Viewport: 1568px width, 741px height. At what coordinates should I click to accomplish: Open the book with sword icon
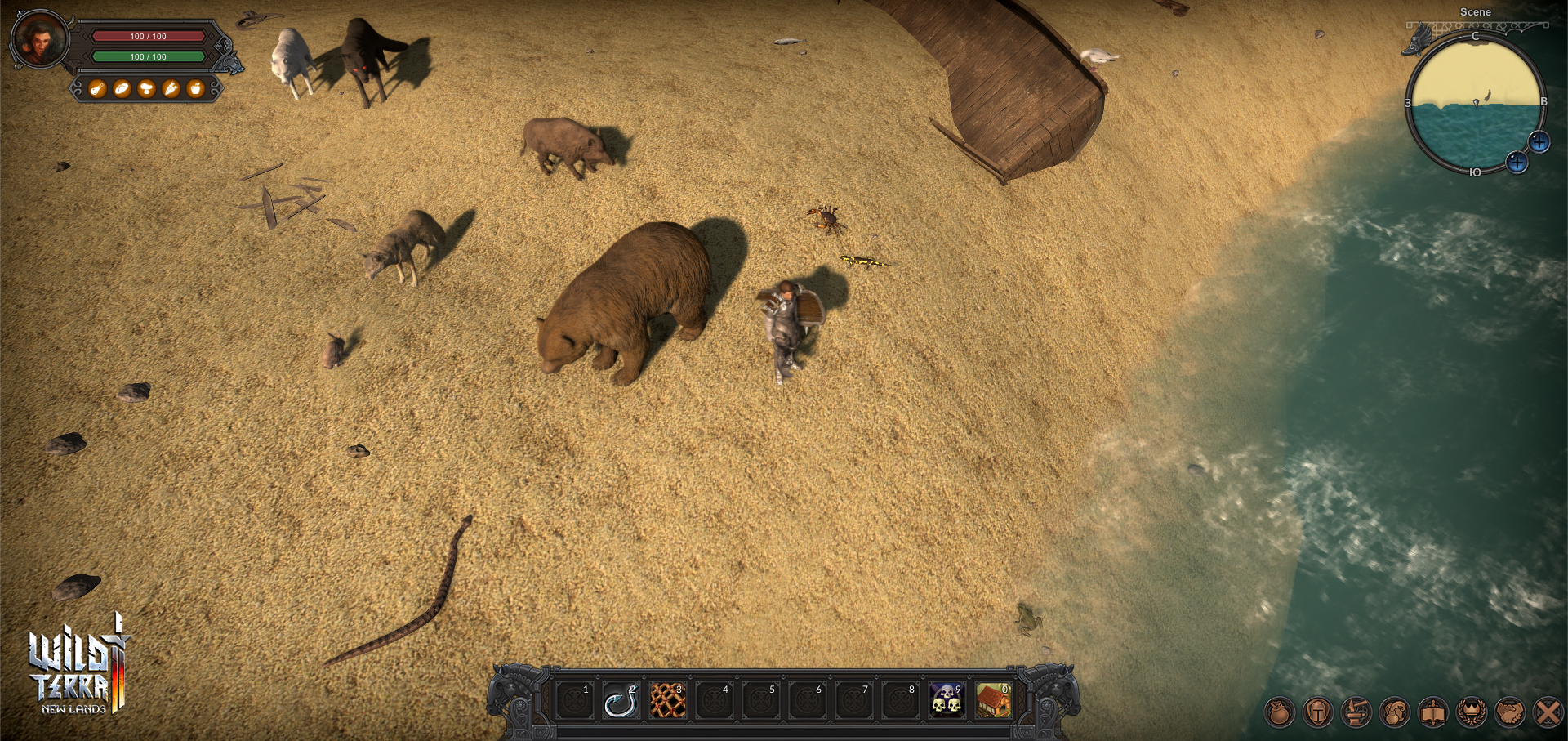(1432, 712)
